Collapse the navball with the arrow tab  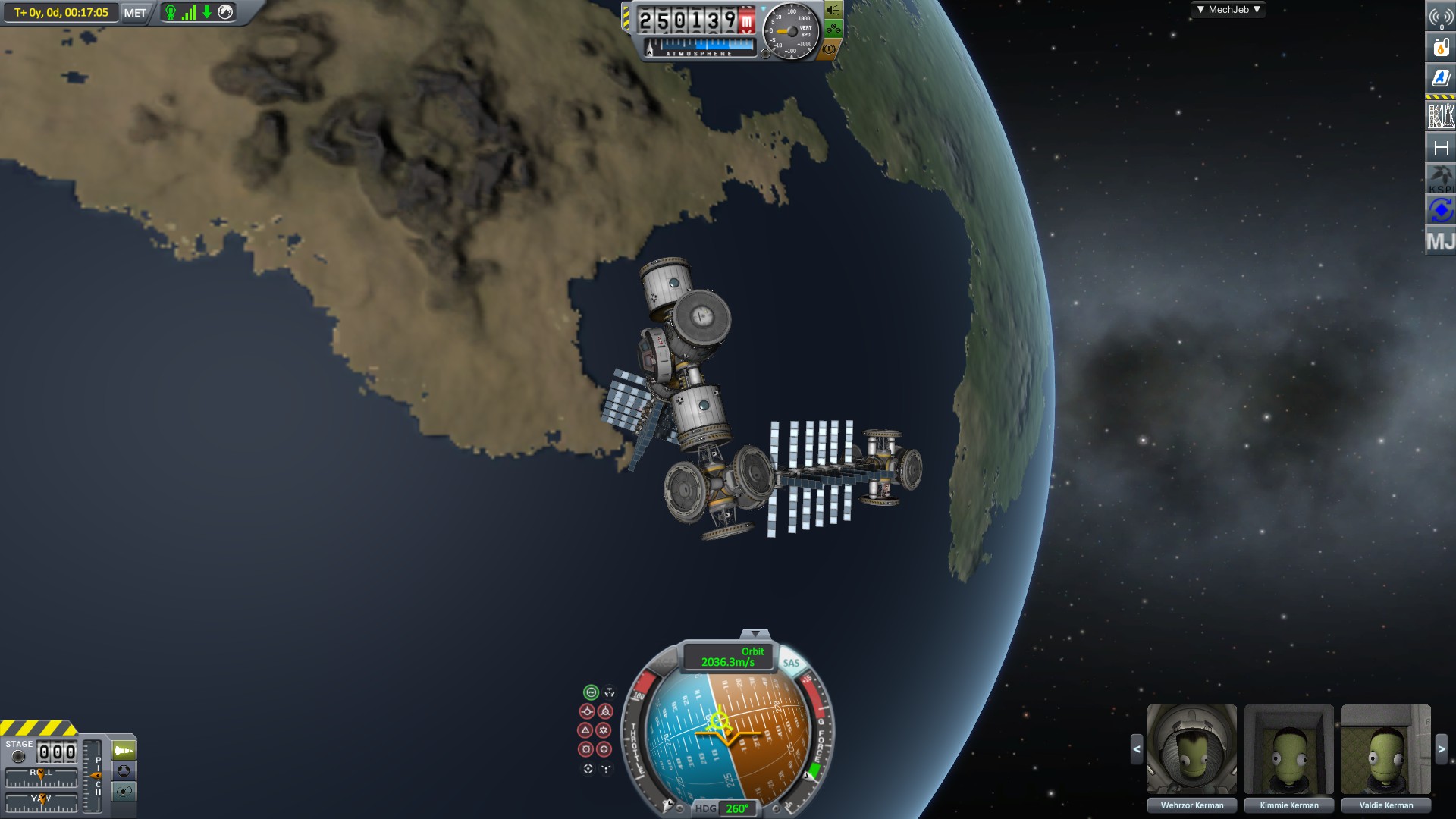(755, 634)
